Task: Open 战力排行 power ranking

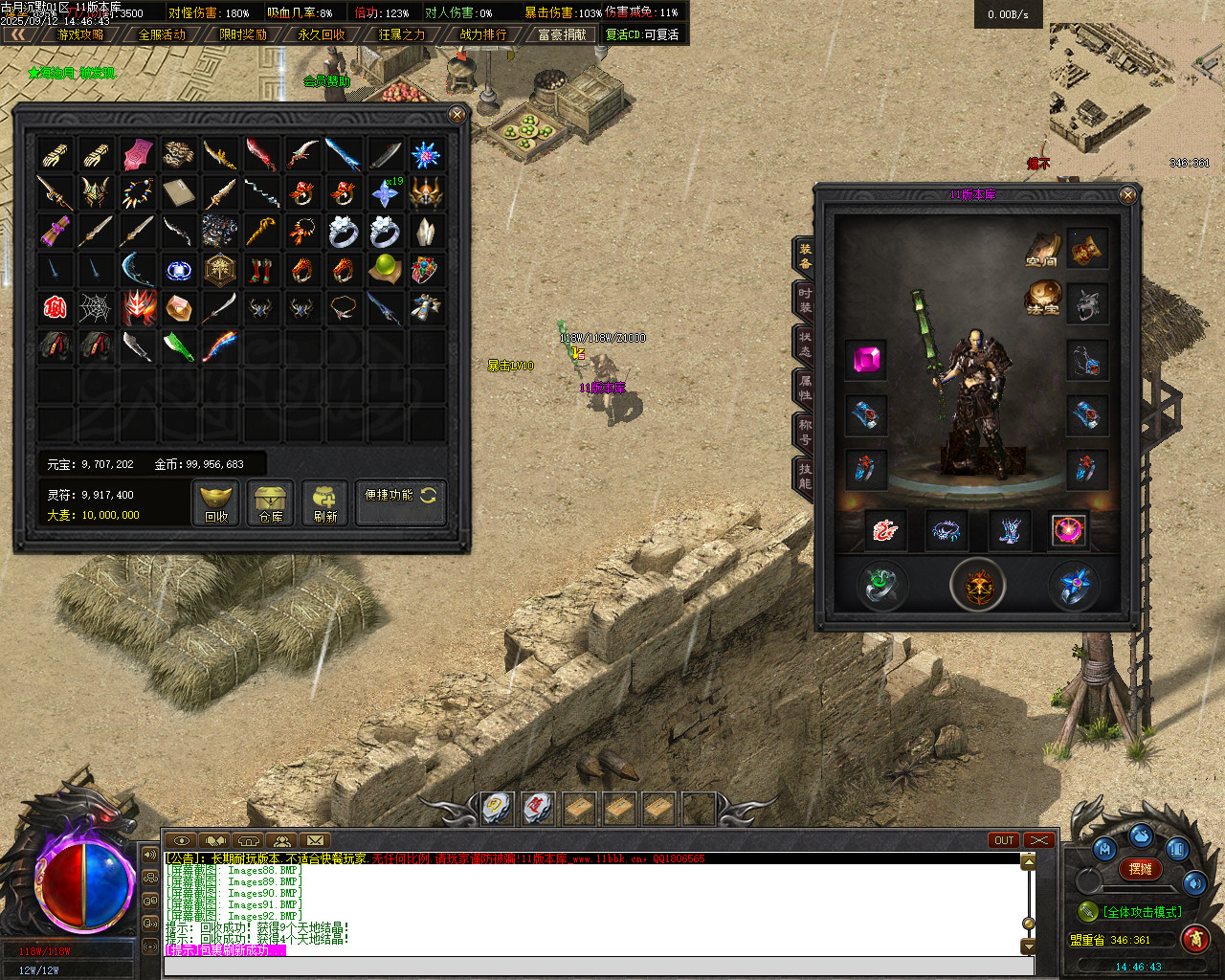Action: [483, 34]
